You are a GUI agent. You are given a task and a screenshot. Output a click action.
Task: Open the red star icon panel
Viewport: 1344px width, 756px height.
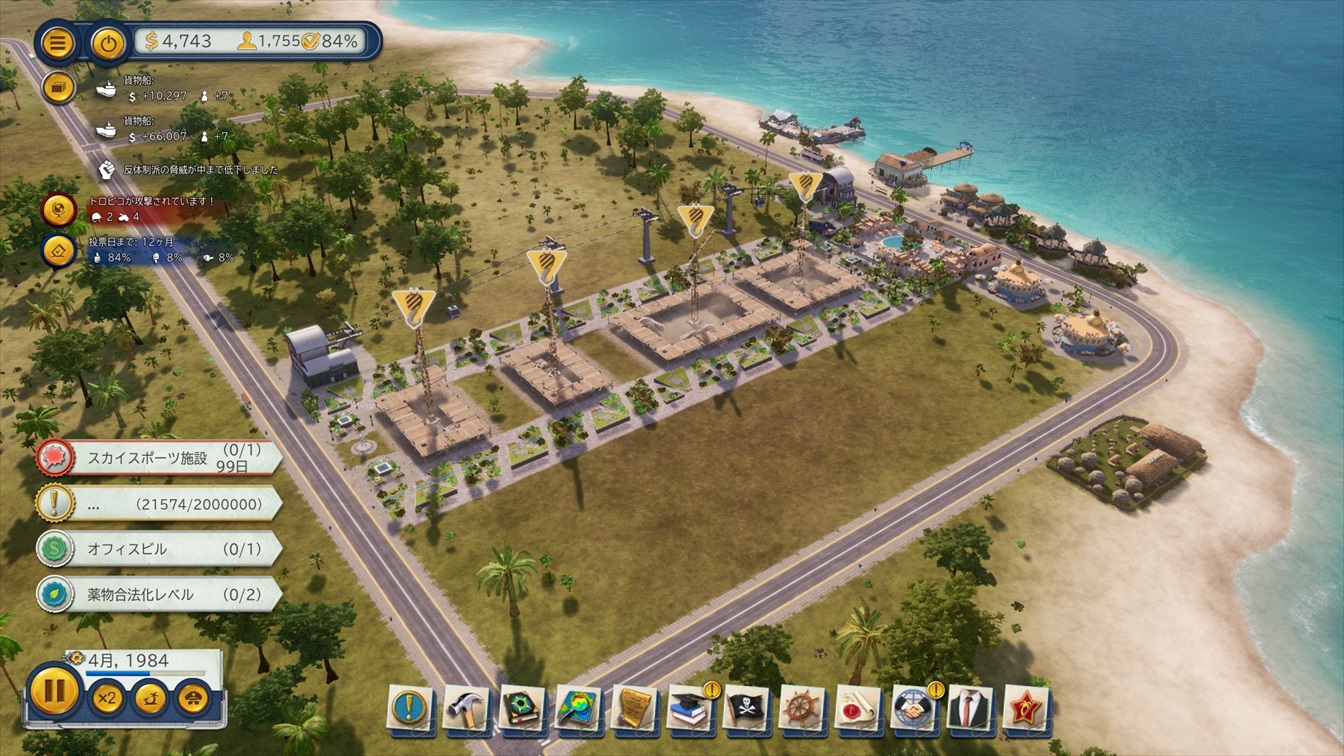click(1025, 707)
